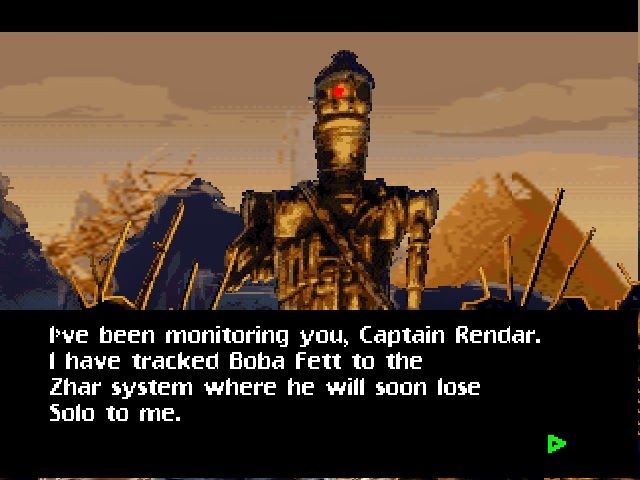Advance dialogue with the green arrow
Screen dimensions: 640x480
click(556, 443)
